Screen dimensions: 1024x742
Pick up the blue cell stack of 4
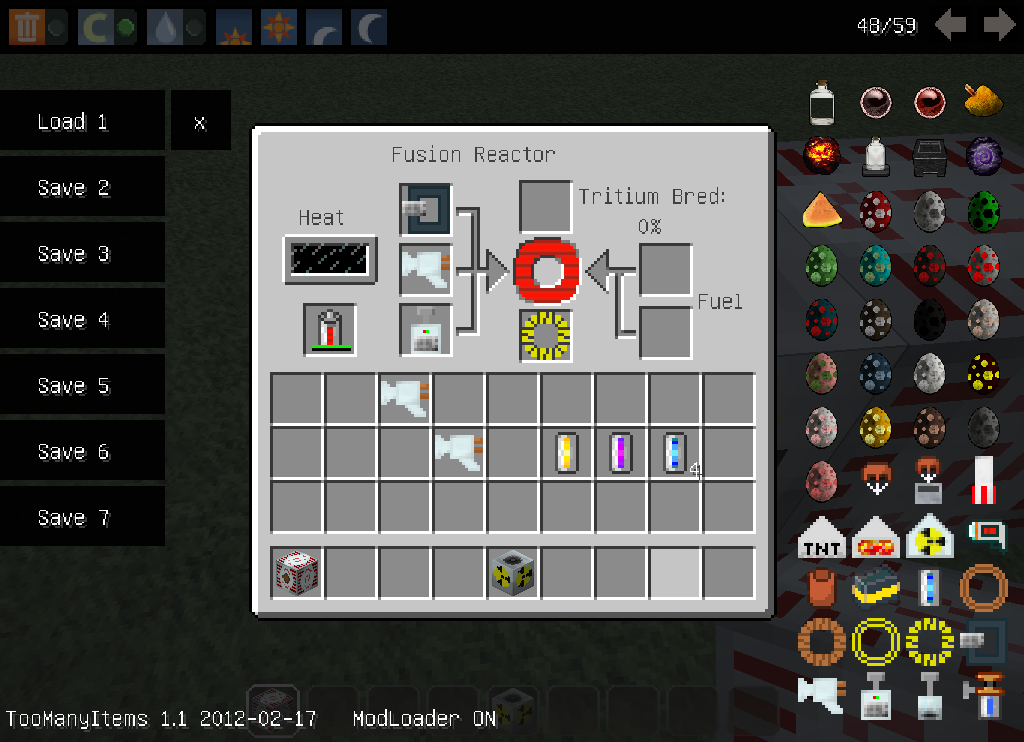coord(676,453)
